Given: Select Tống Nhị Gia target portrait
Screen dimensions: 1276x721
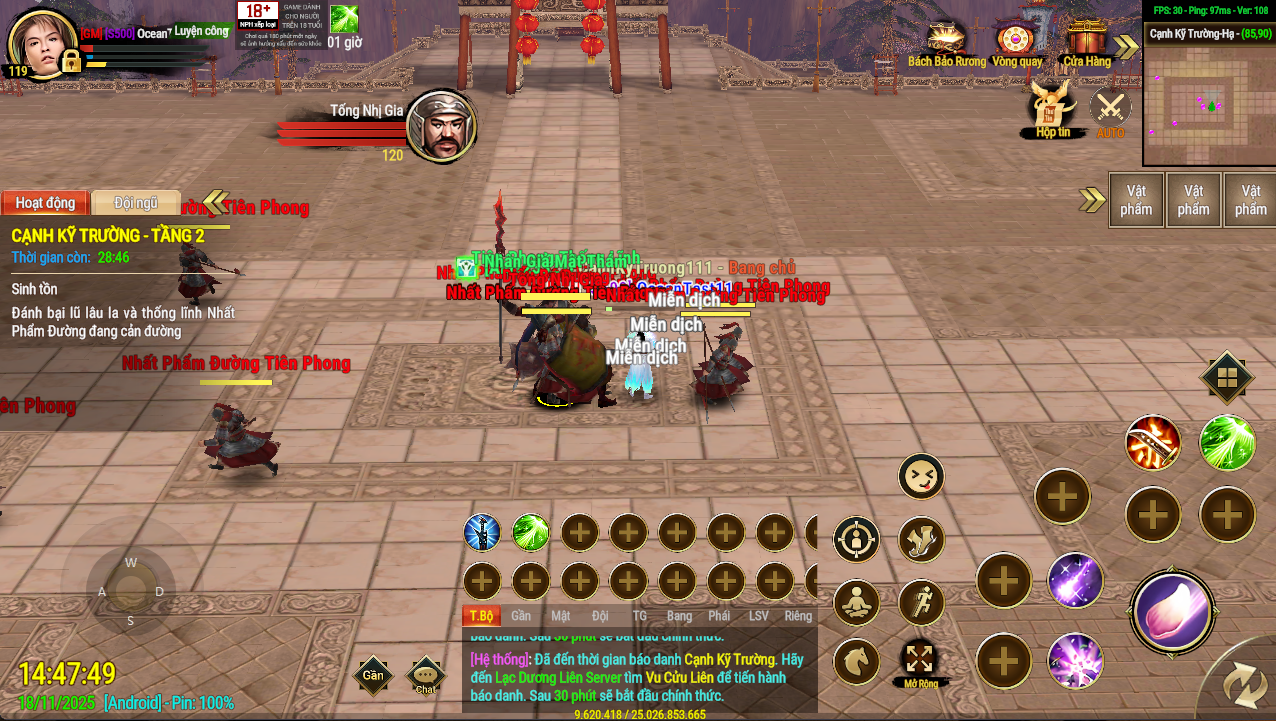Looking at the screenshot, I should [x=441, y=126].
